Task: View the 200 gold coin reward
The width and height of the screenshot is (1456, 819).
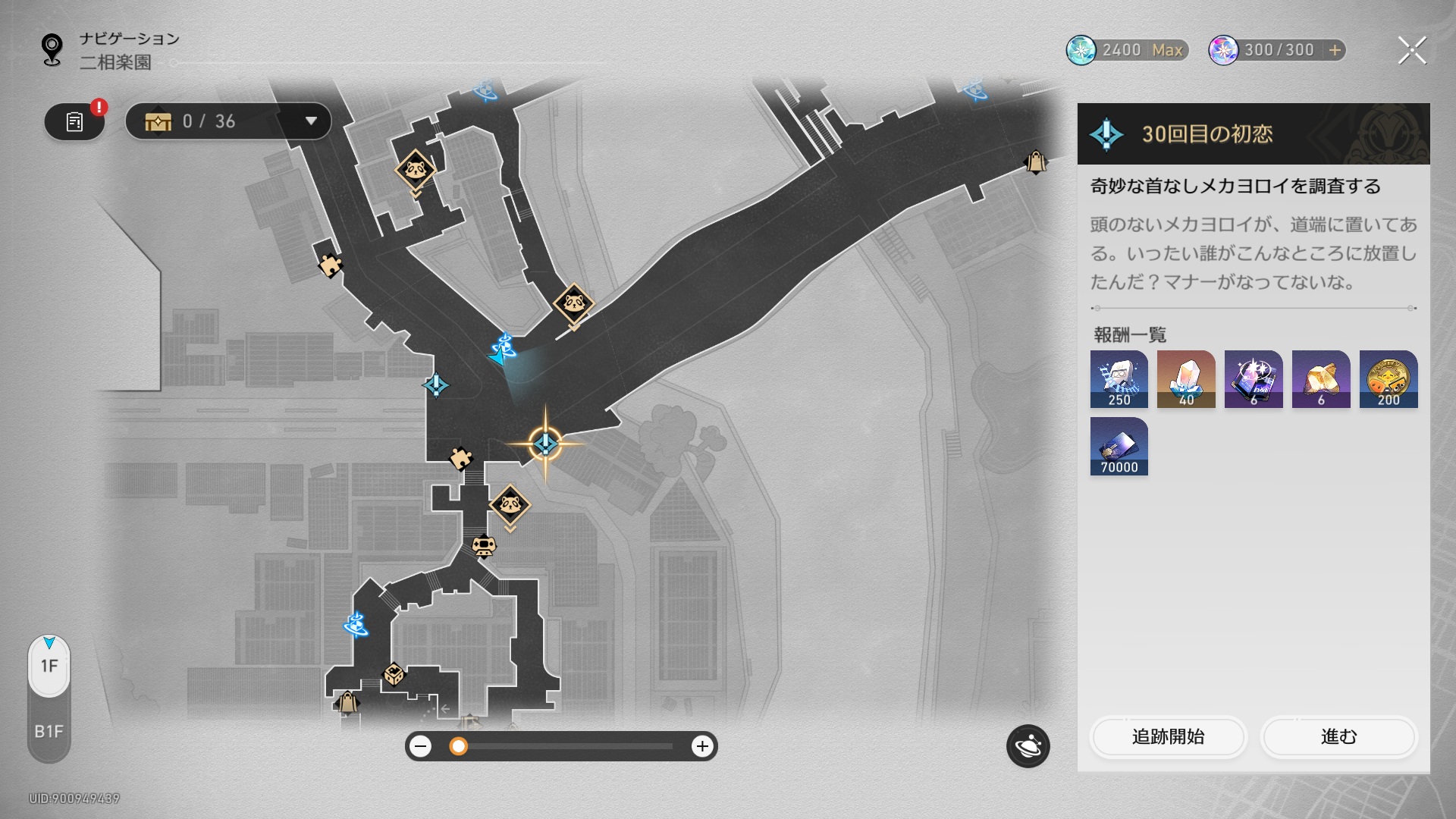Action: pyautogui.click(x=1388, y=379)
